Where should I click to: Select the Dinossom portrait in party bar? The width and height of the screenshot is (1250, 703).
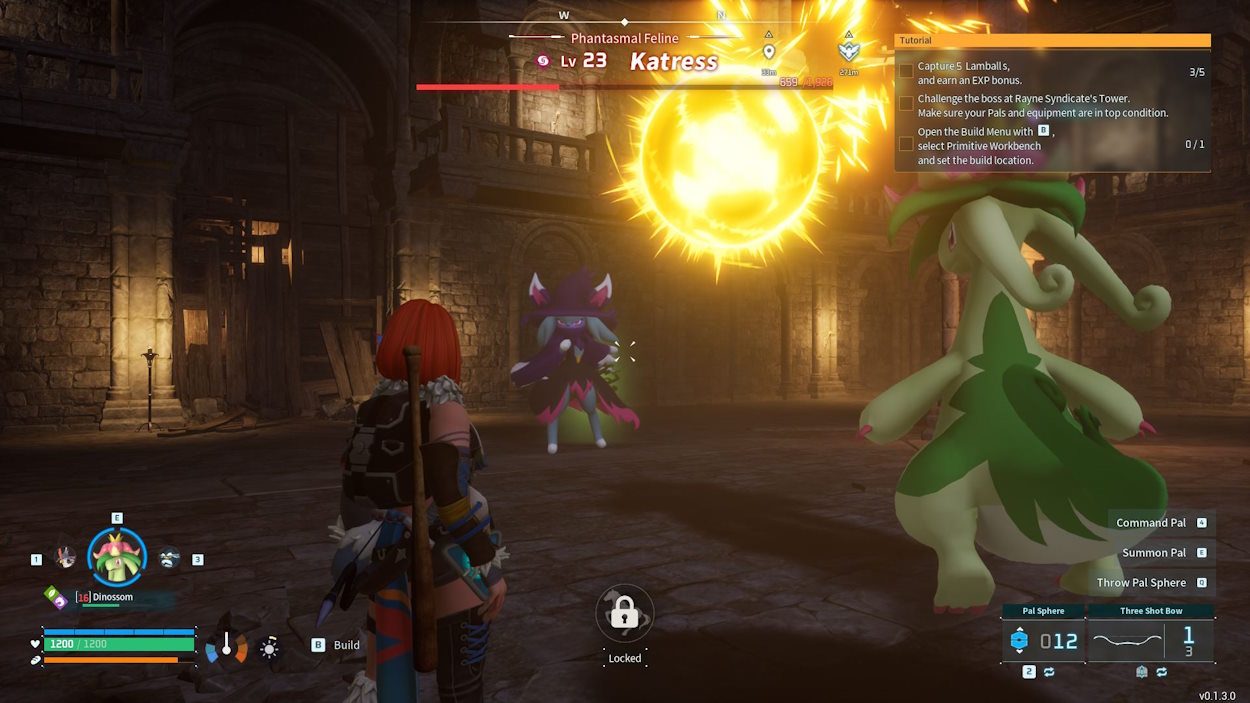point(117,557)
